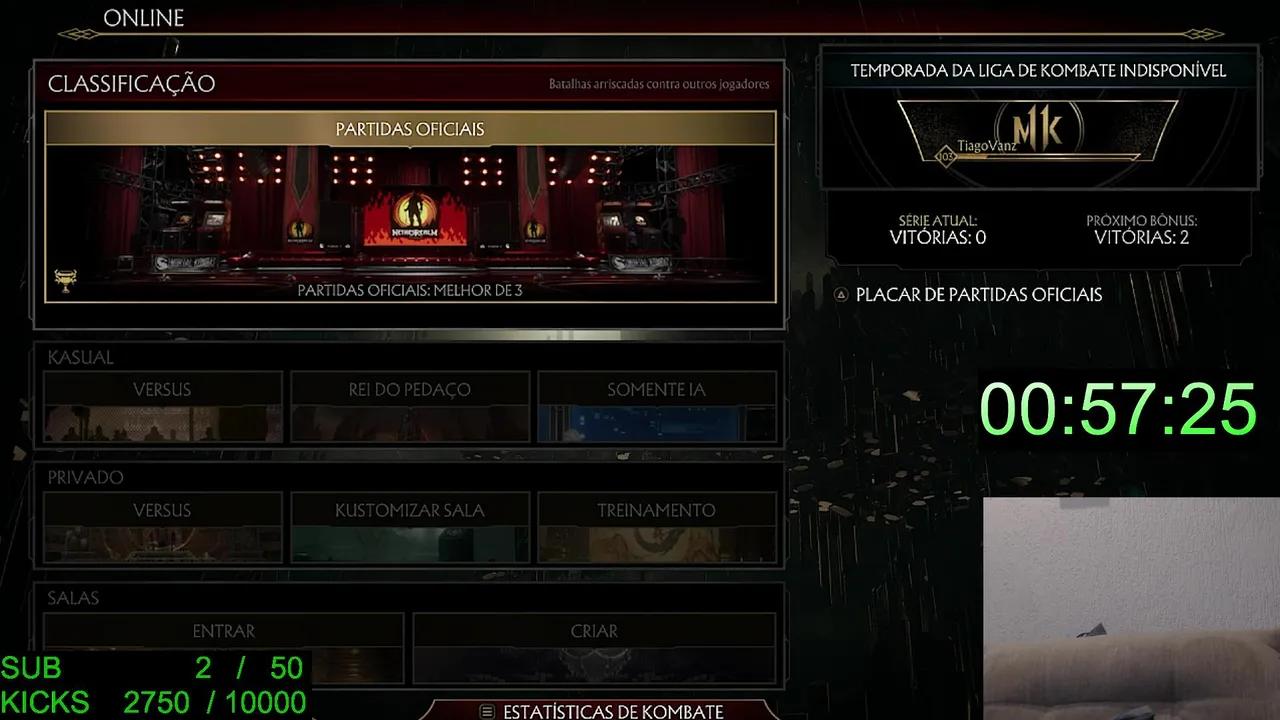Select the Online menu header
1280x720 pixels.
(143, 17)
